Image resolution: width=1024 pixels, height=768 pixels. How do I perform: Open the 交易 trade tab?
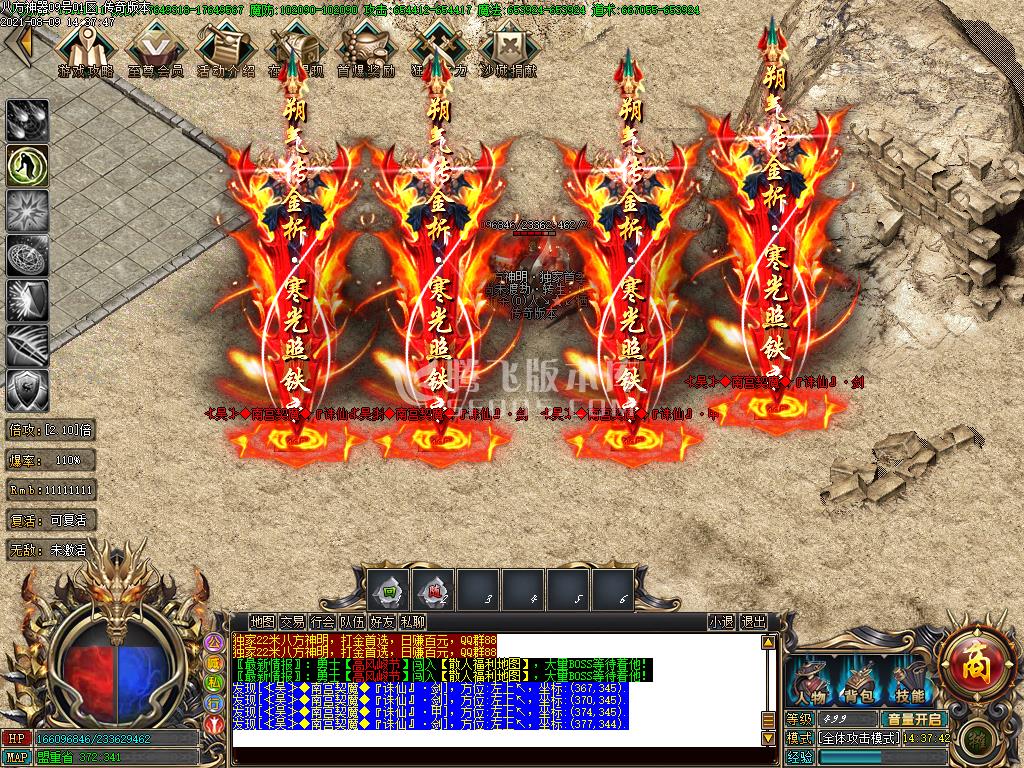(x=292, y=622)
